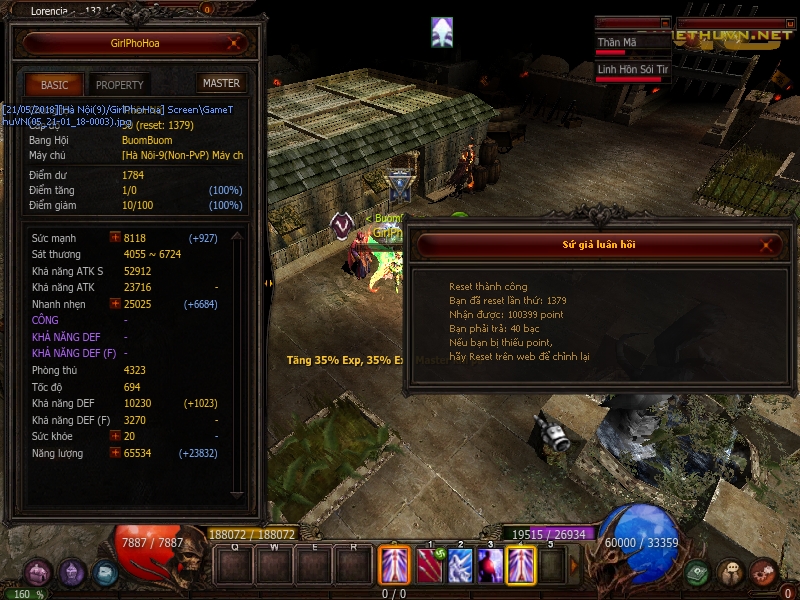This screenshot has height=600, width=800.
Task: Activate skill slot 1 with red slash
Action: 430,566
